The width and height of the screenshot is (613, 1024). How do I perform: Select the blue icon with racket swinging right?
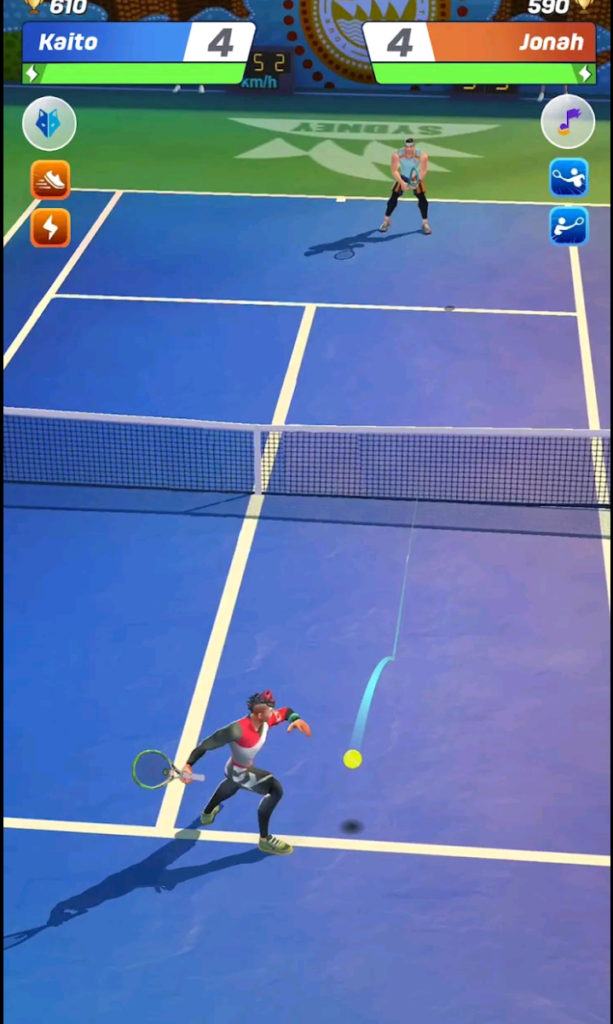pyautogui.click(x=568, y=226)
